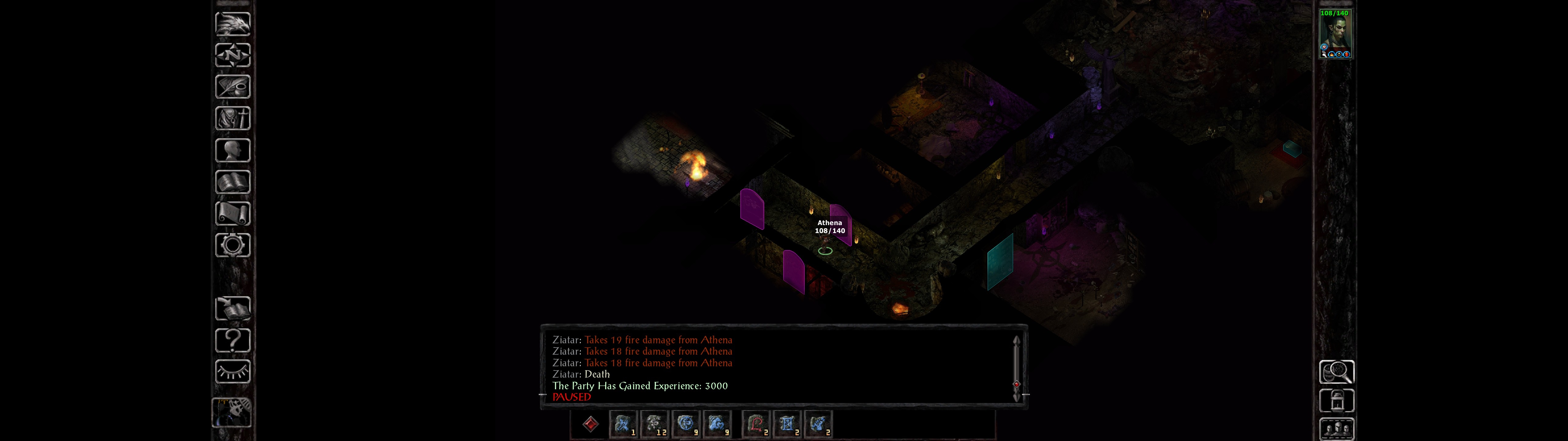Viewport: 1568px width, 441px height.
Task: Click the red gem button on the action bar
Action: (590, 424)
